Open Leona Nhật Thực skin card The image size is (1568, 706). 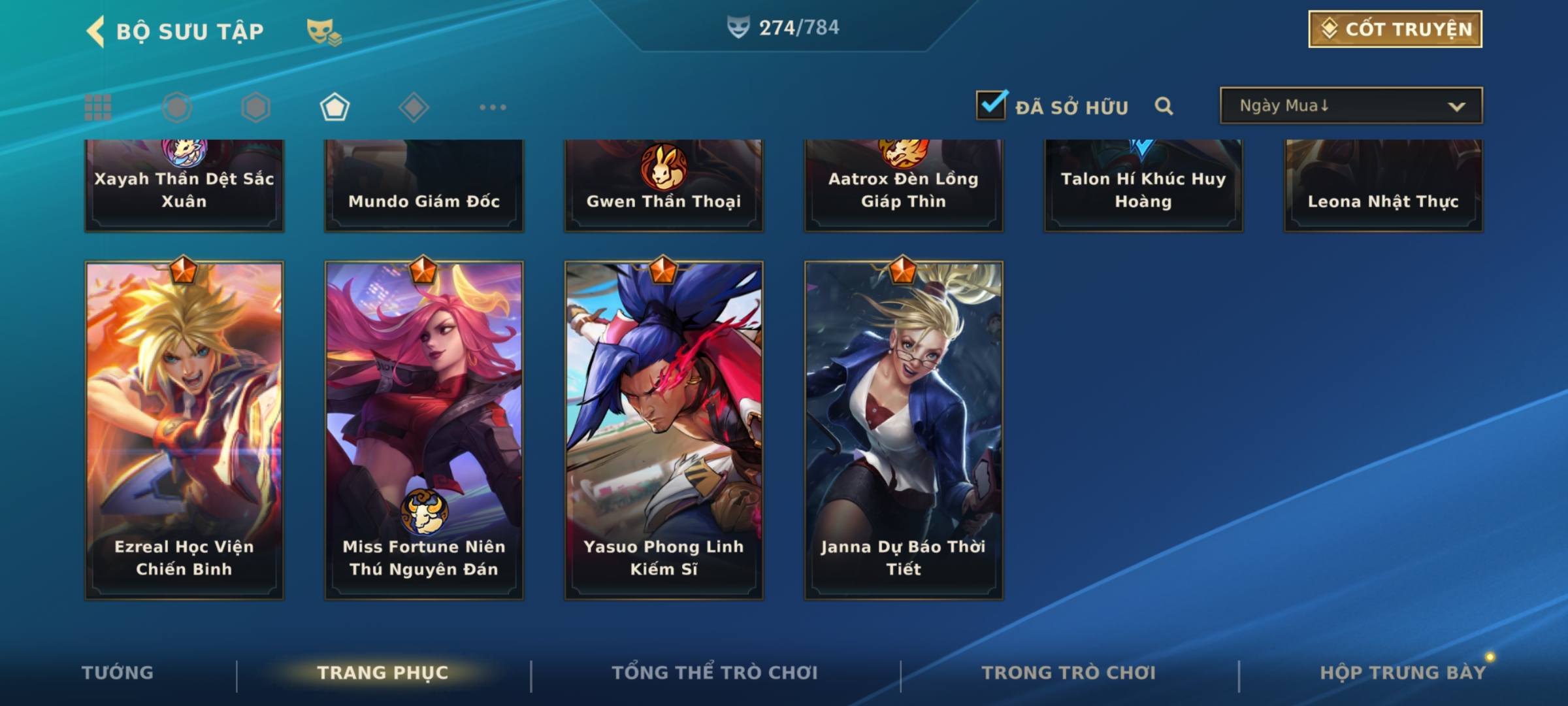pyautogui.click(x=1383, y=186)
